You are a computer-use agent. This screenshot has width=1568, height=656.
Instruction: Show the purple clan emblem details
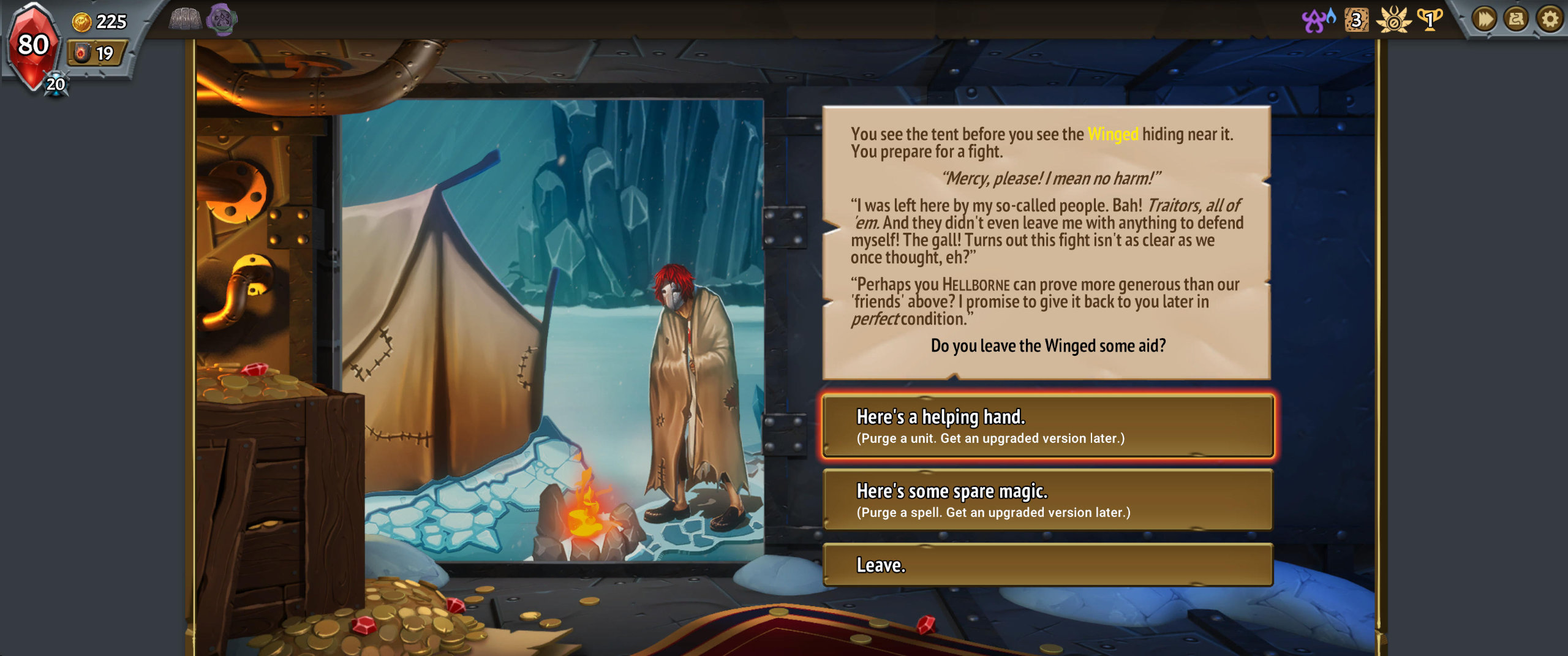click(x=1317, y=20)
